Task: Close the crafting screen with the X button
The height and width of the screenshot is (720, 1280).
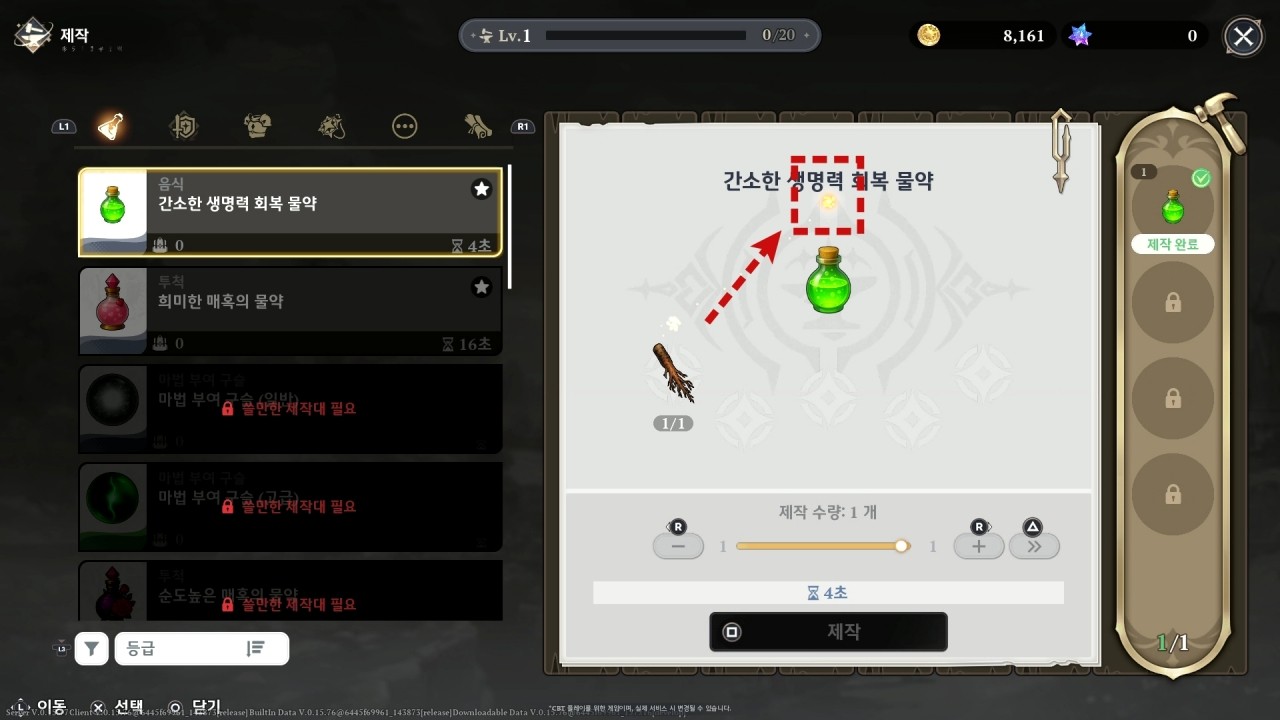Action: (1243, 37)
